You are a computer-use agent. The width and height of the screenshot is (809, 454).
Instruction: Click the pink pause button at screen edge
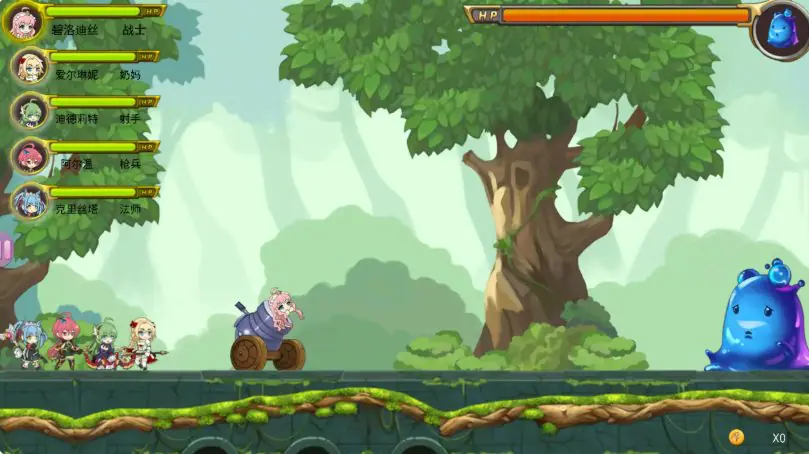click(5, 248)
